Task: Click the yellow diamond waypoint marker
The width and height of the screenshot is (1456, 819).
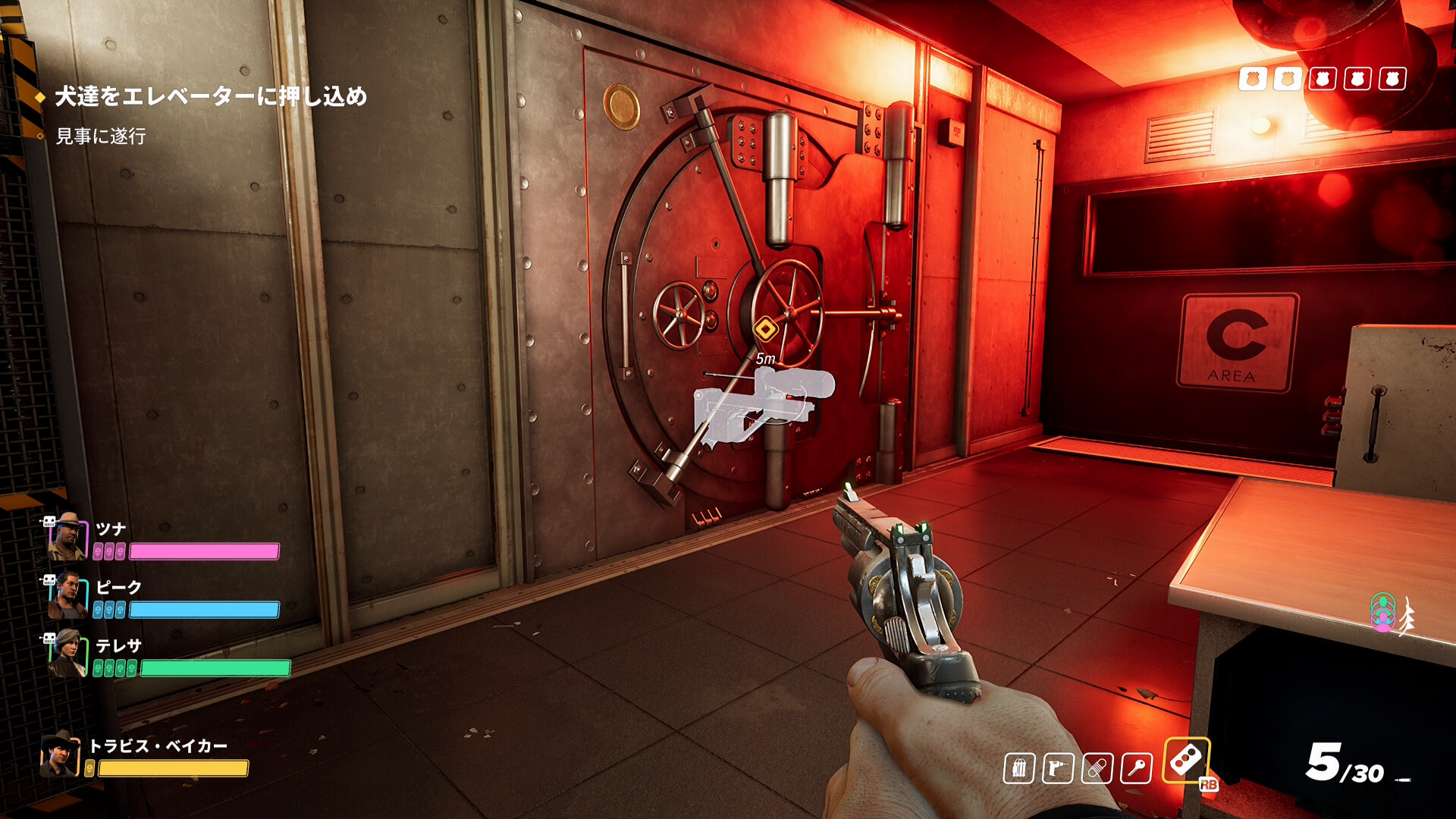Action: click(766, 329)
